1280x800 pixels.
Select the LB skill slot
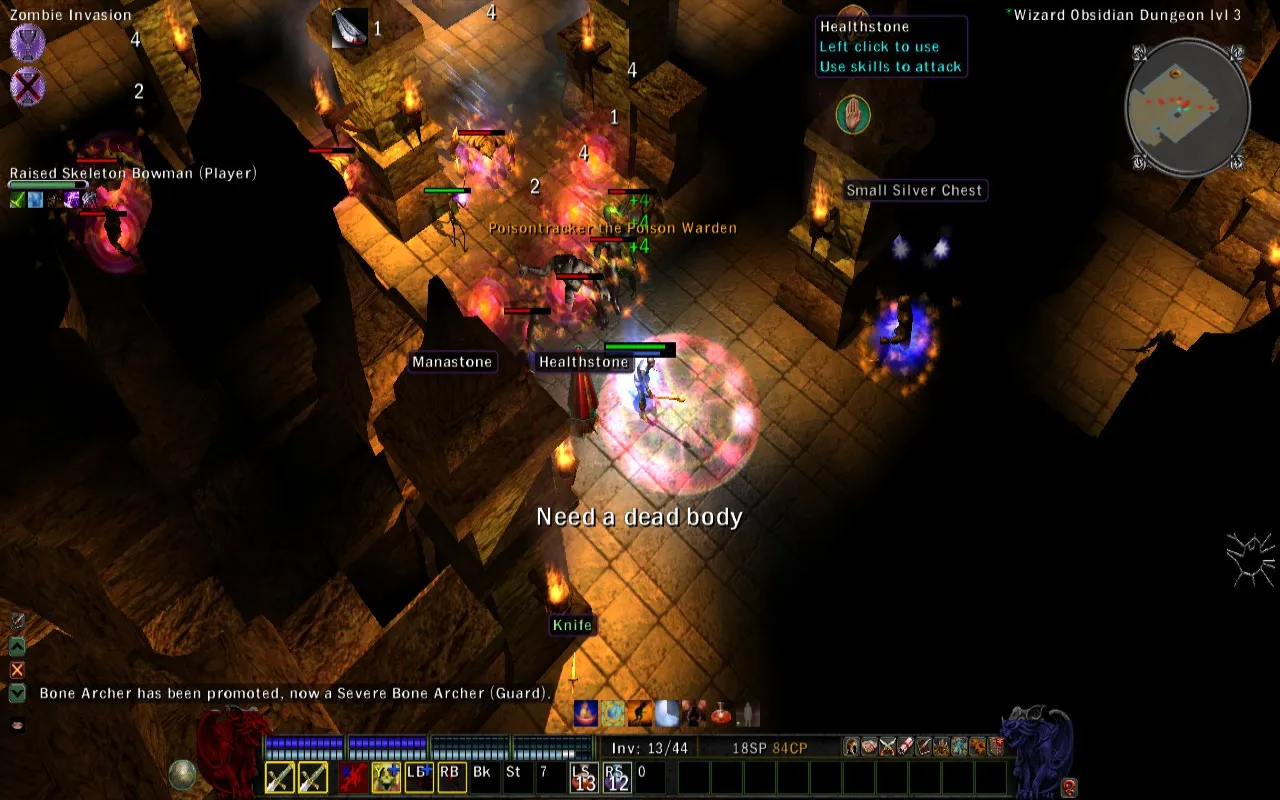point(419,776)
